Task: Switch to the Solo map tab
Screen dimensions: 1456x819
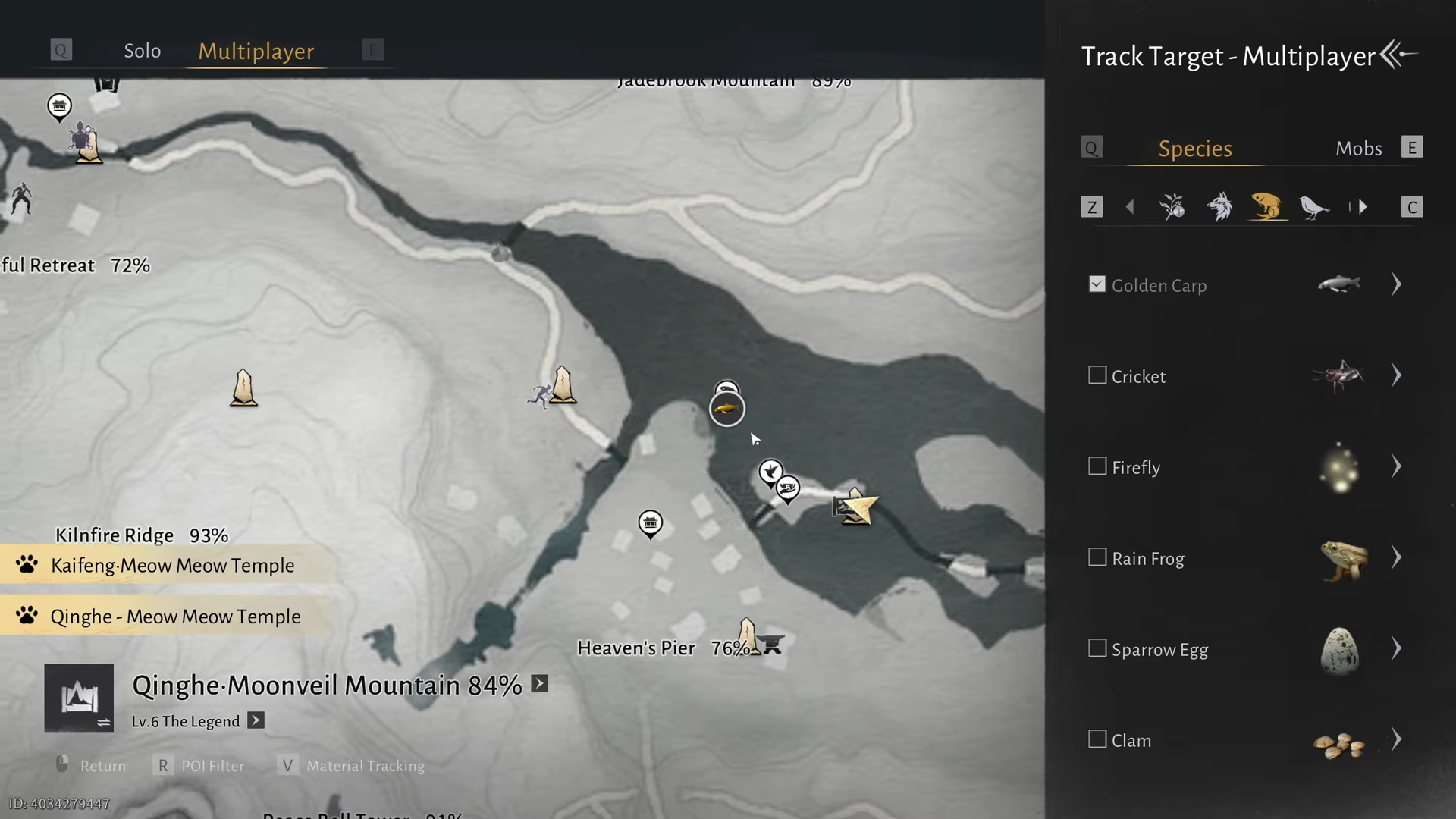Action: (x=142, y=51)
